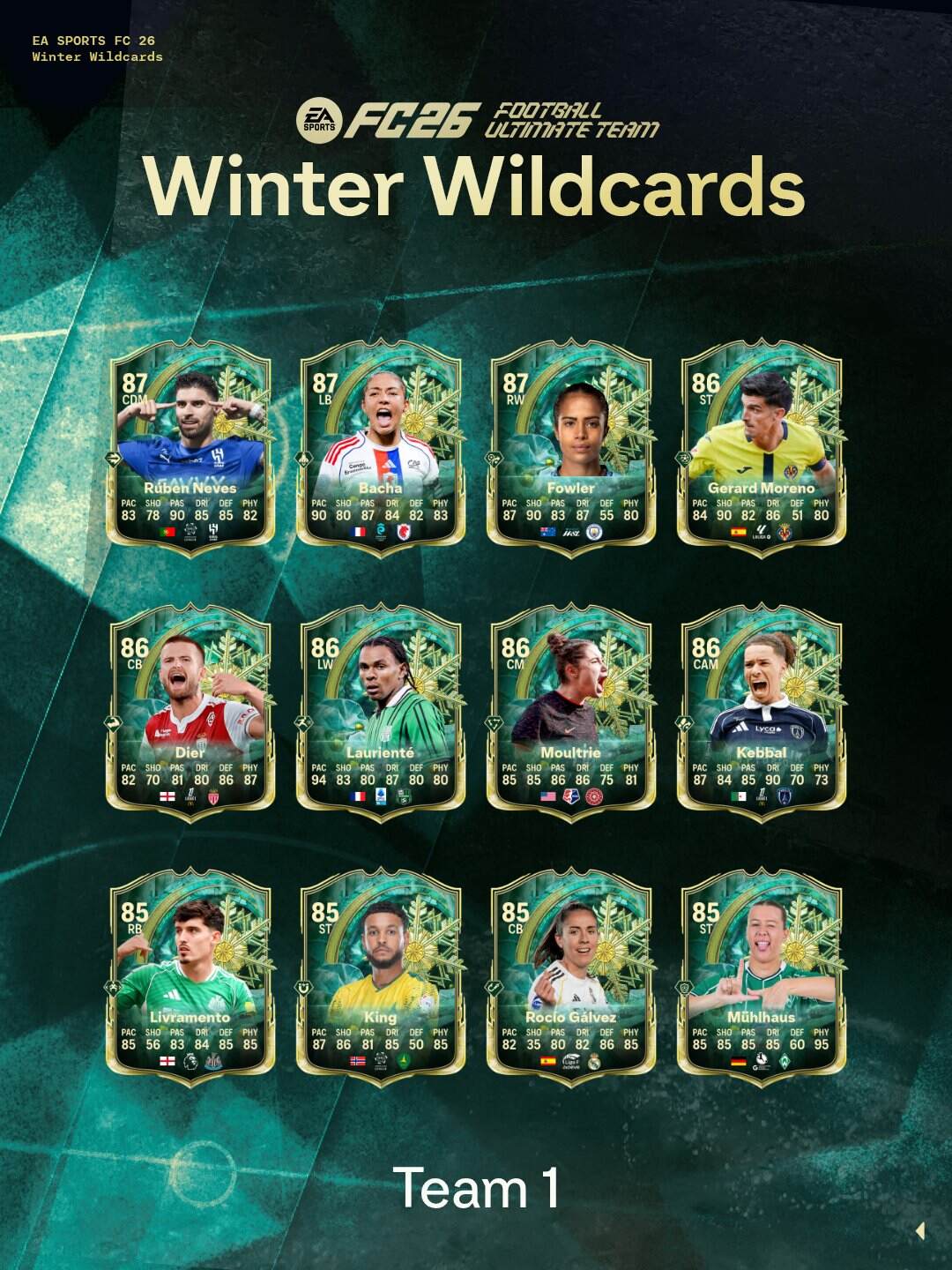This screenshot has width=952, height=1270.
Task: Open the Fowler 87 RW card
Action: (571, 450)
